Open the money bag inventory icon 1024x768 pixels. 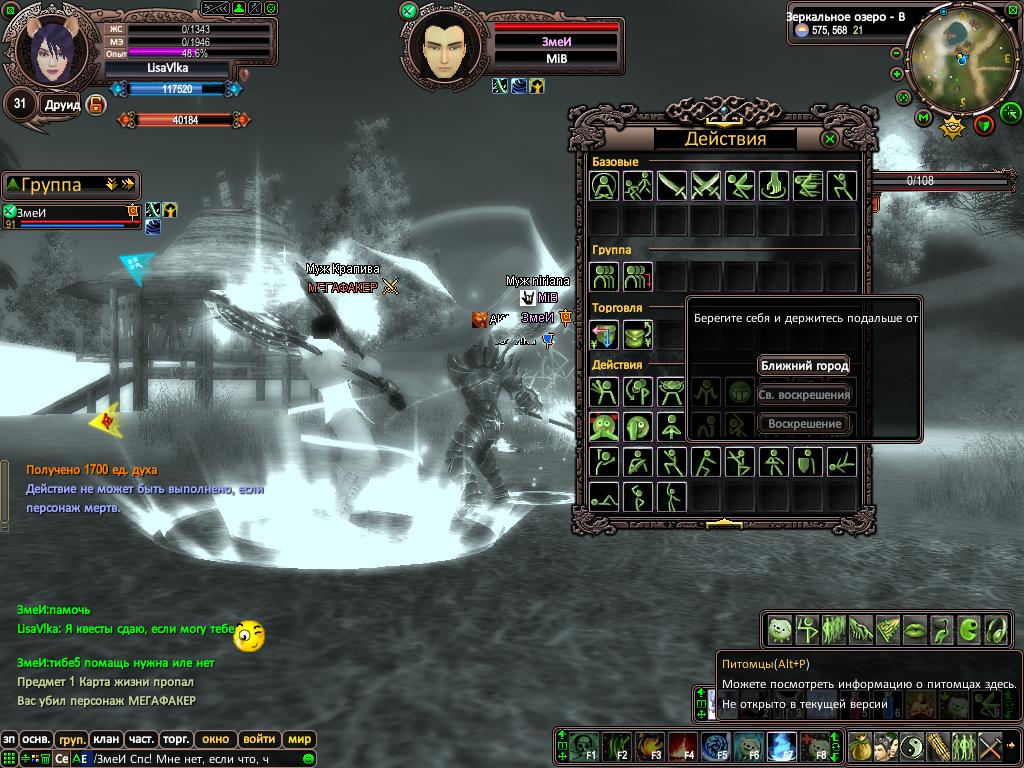(x=861, y=746)
